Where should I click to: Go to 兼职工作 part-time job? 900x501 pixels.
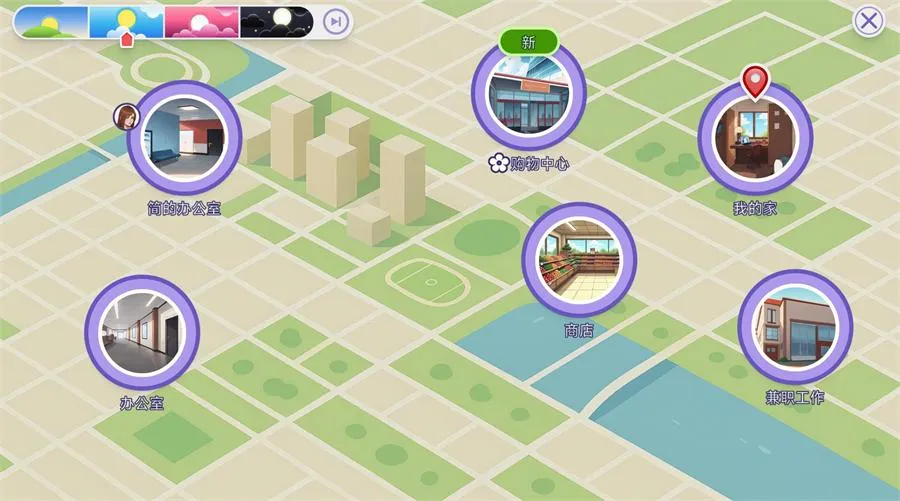(795, 327)
